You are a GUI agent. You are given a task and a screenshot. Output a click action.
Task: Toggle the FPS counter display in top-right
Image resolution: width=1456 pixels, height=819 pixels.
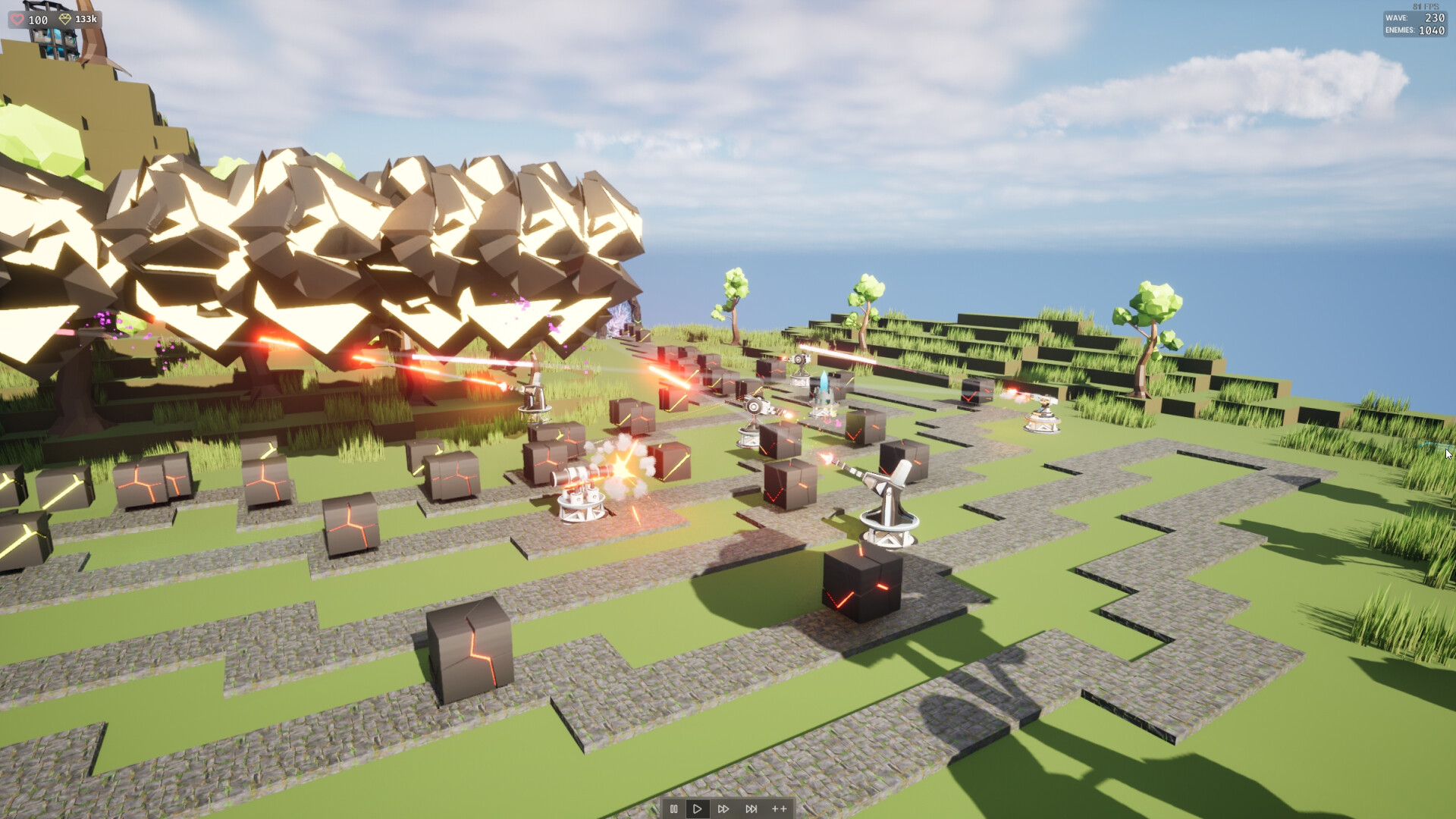click(1426, 5)
